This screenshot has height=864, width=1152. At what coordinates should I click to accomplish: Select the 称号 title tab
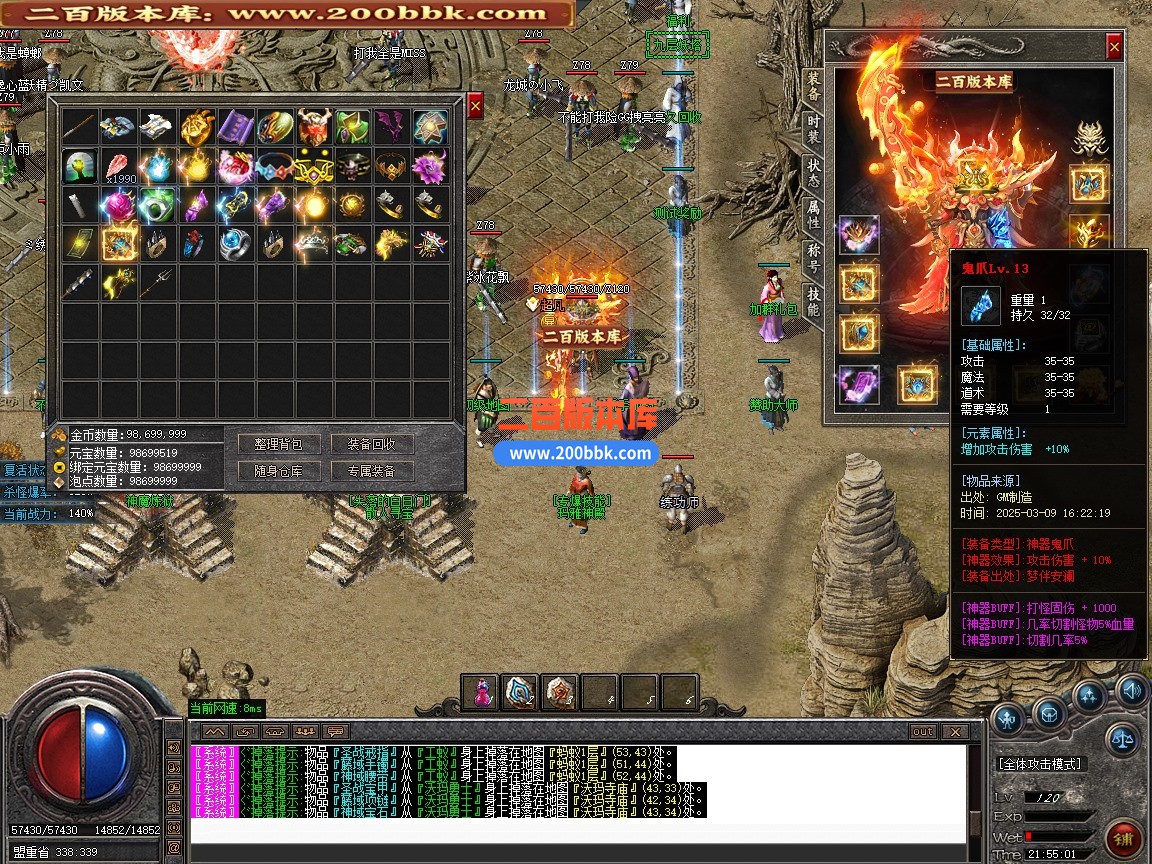(813, 256)
